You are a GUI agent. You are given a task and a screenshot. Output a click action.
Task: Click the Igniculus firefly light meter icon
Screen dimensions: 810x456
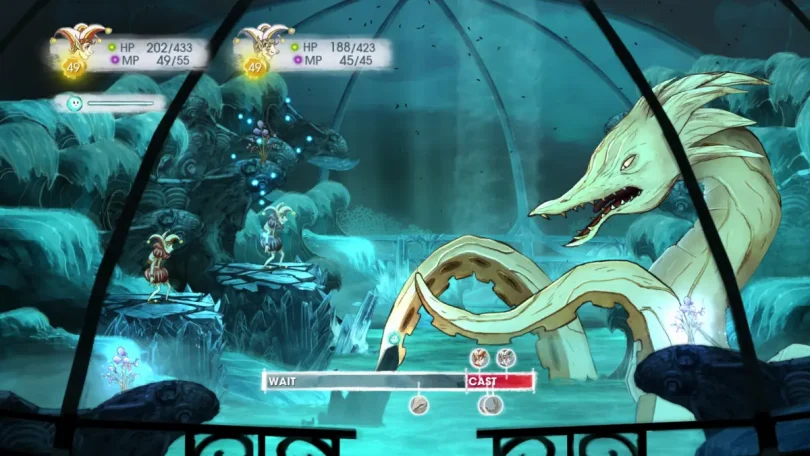pos(73,102)
